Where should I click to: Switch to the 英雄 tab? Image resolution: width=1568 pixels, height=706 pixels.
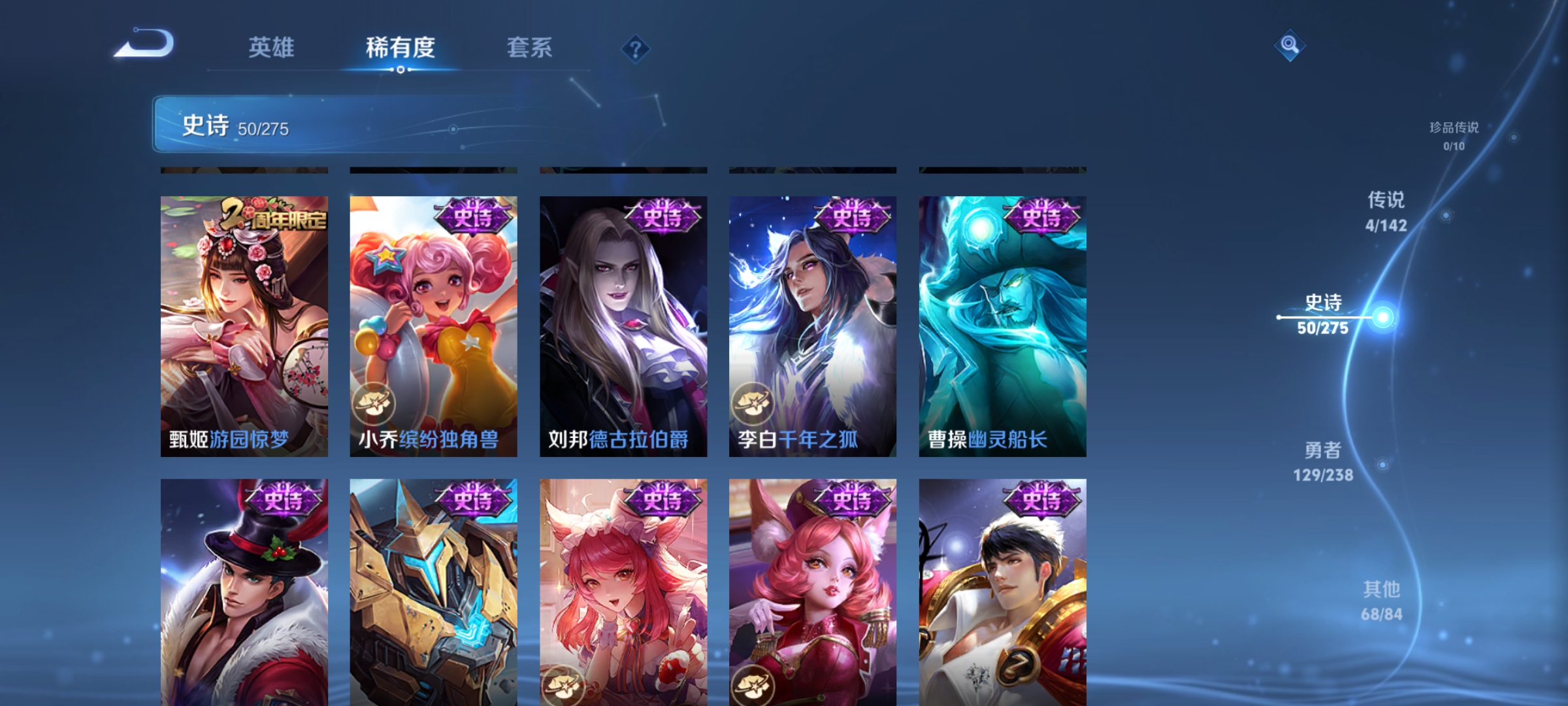click(272, 47)
